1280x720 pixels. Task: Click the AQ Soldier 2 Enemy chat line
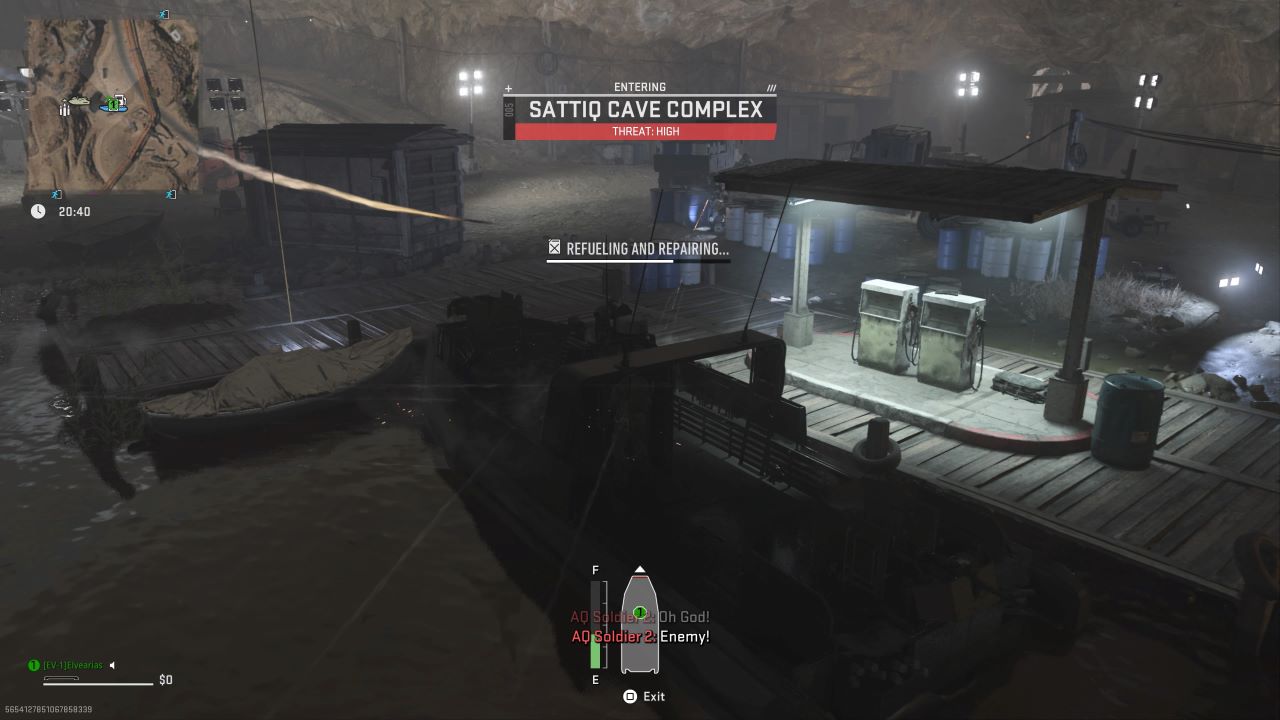pos(640,636)
